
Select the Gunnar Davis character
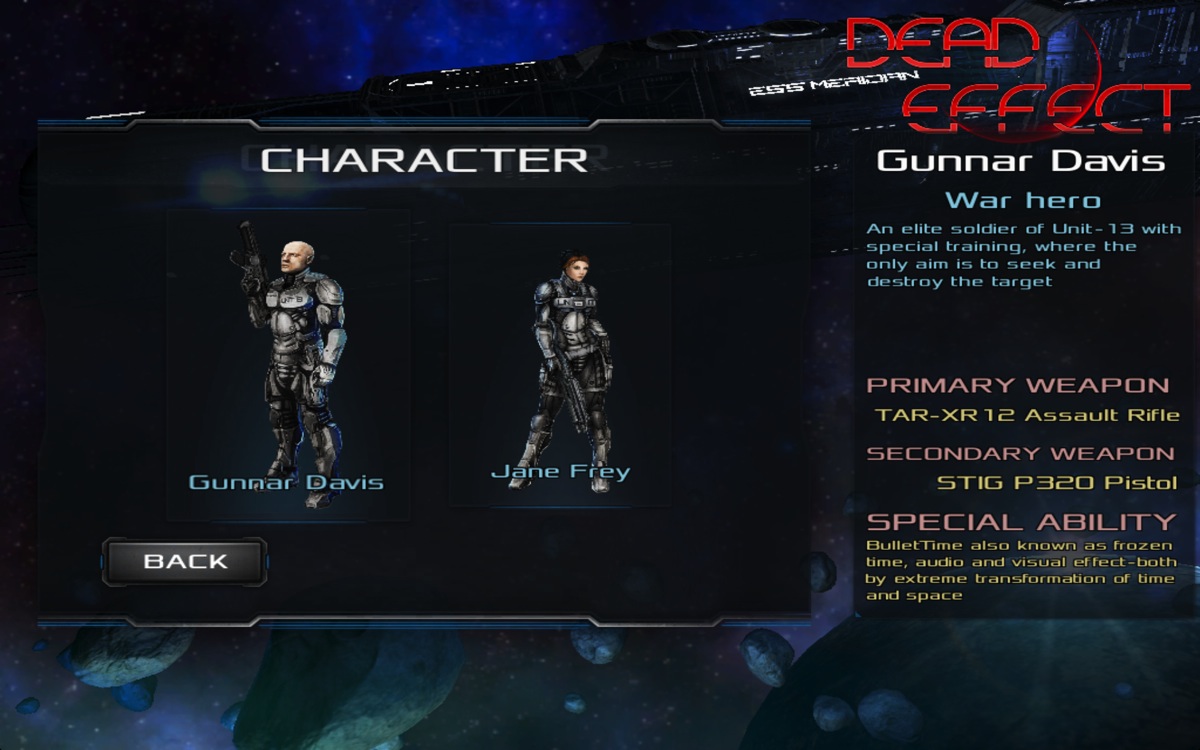coord(288,365)
